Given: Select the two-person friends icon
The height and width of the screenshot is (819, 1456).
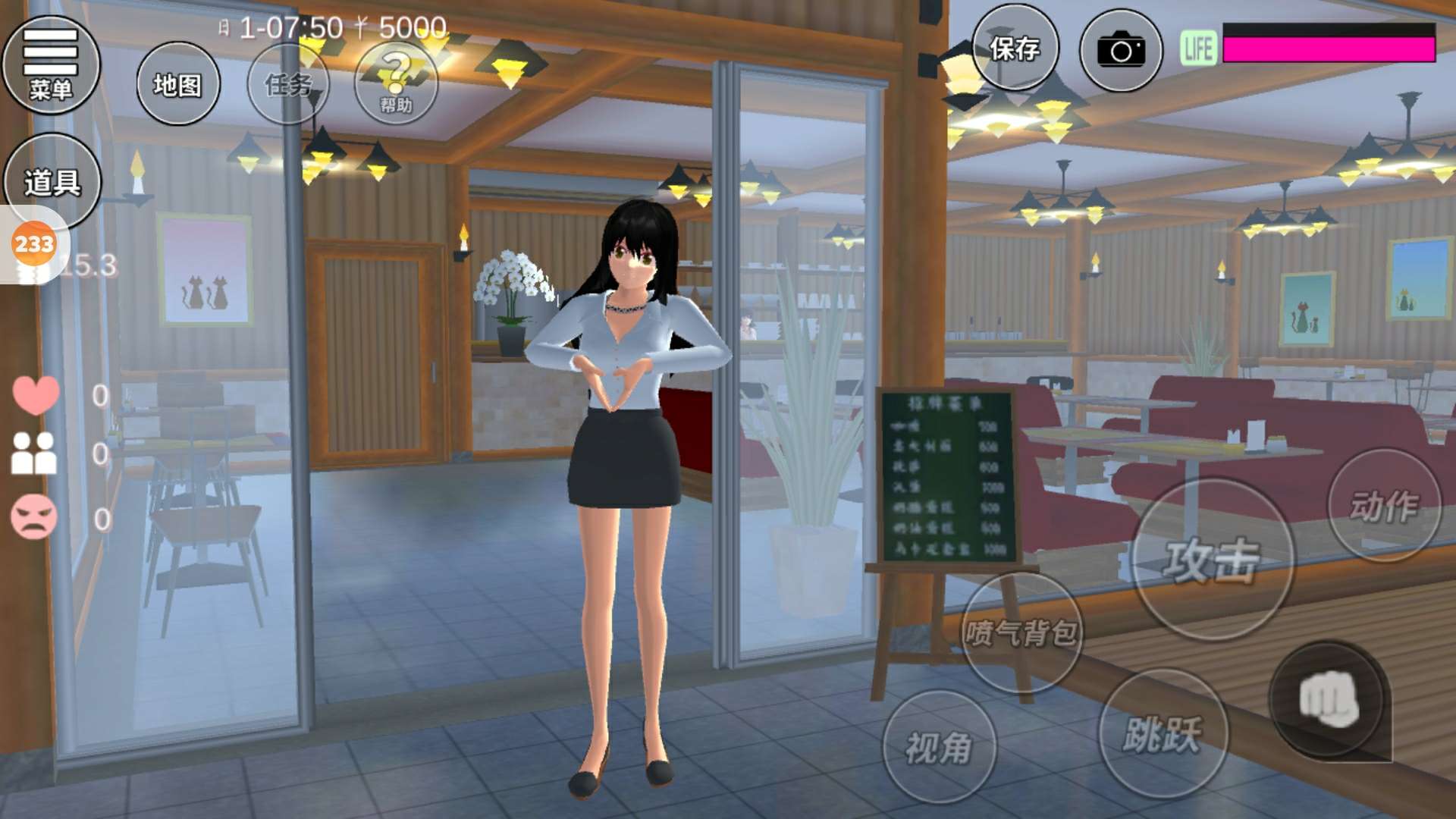Looking at the screenshot, I should point(34,453).
